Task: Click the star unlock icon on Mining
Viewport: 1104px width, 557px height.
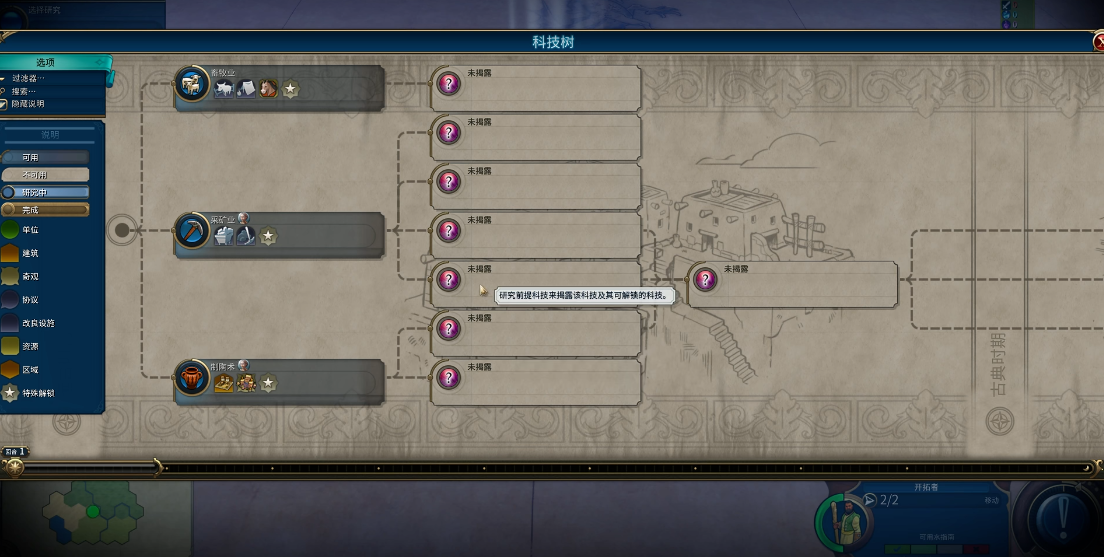Action: point(268,236)
